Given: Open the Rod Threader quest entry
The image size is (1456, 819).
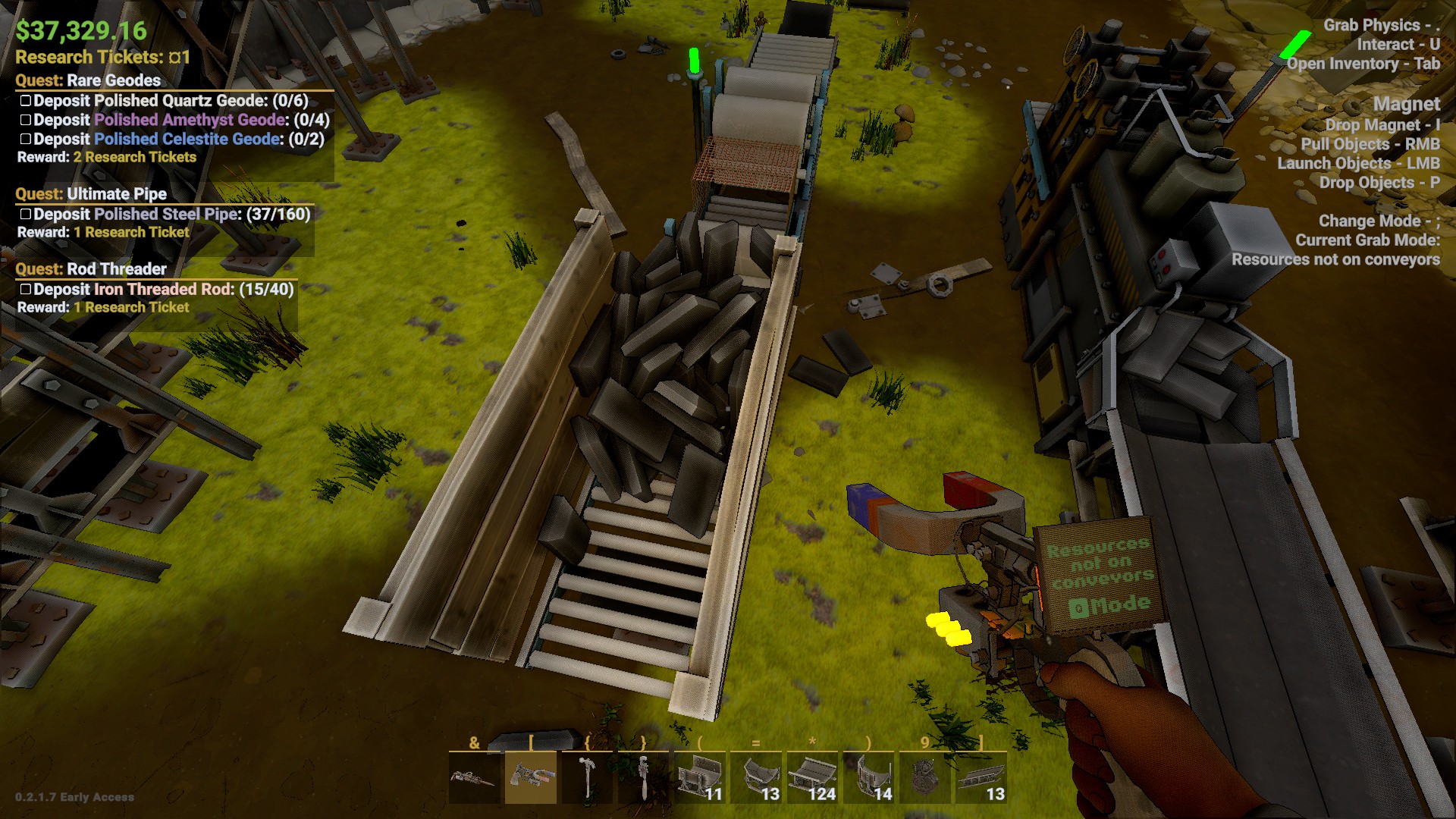Looking at the screenshot, I should click(91, 269).
